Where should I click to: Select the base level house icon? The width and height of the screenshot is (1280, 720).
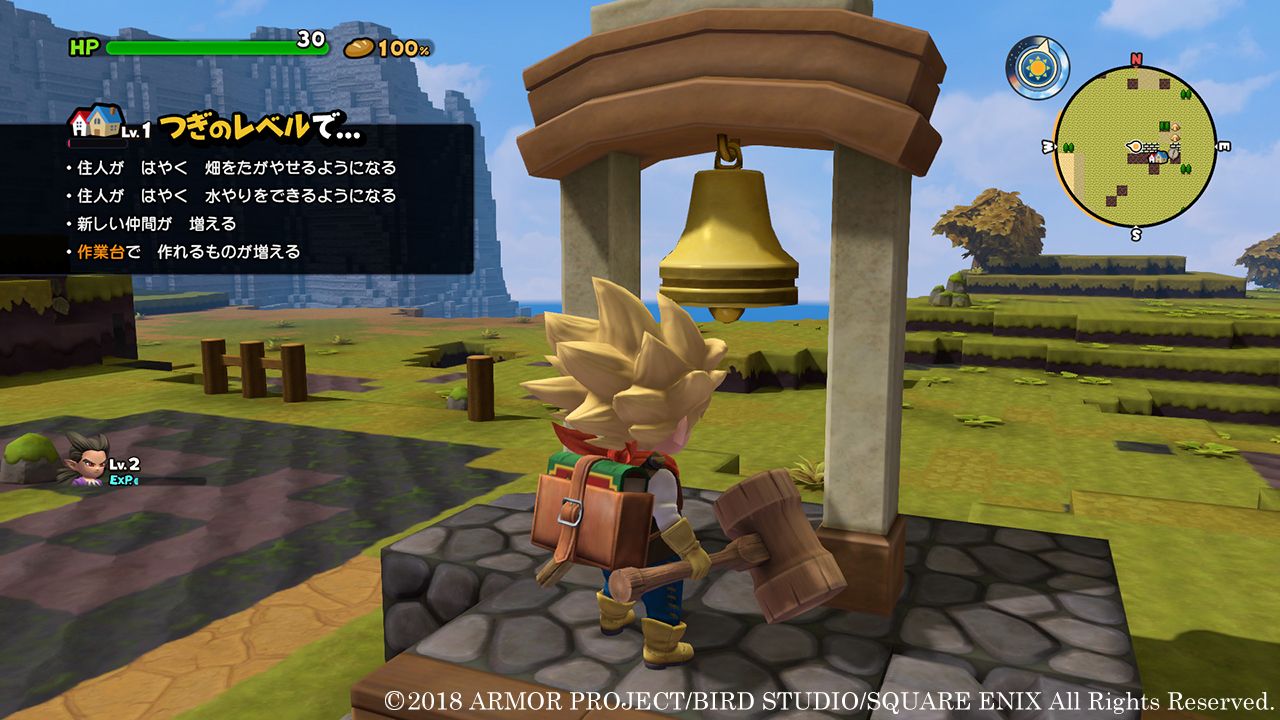tap(93, 123)
